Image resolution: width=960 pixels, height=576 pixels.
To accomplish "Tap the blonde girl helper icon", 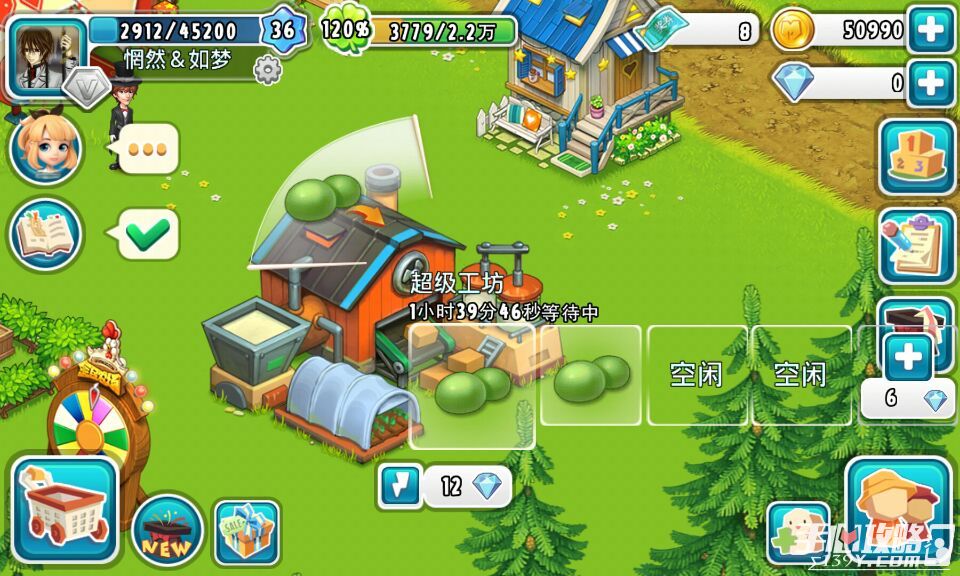I will point(45,148).
